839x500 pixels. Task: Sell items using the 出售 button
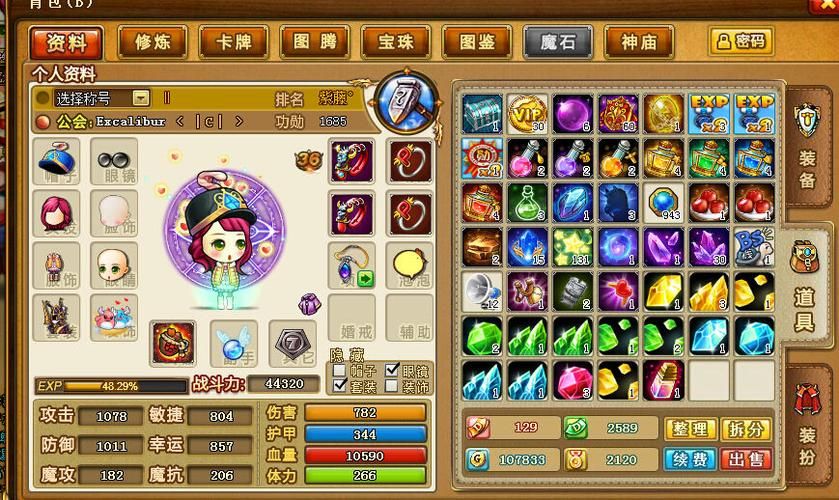pos(746,459)
